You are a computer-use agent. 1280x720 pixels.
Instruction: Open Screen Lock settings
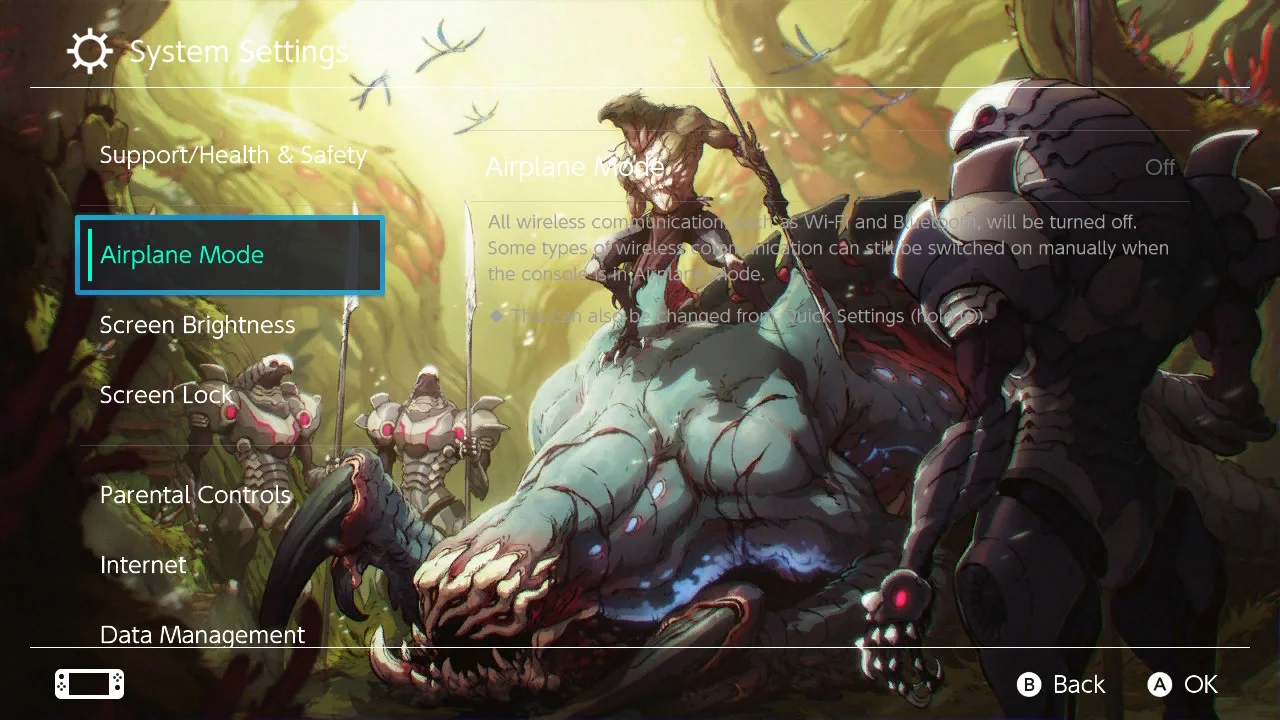pyautogui.click(x=166, y=394)
